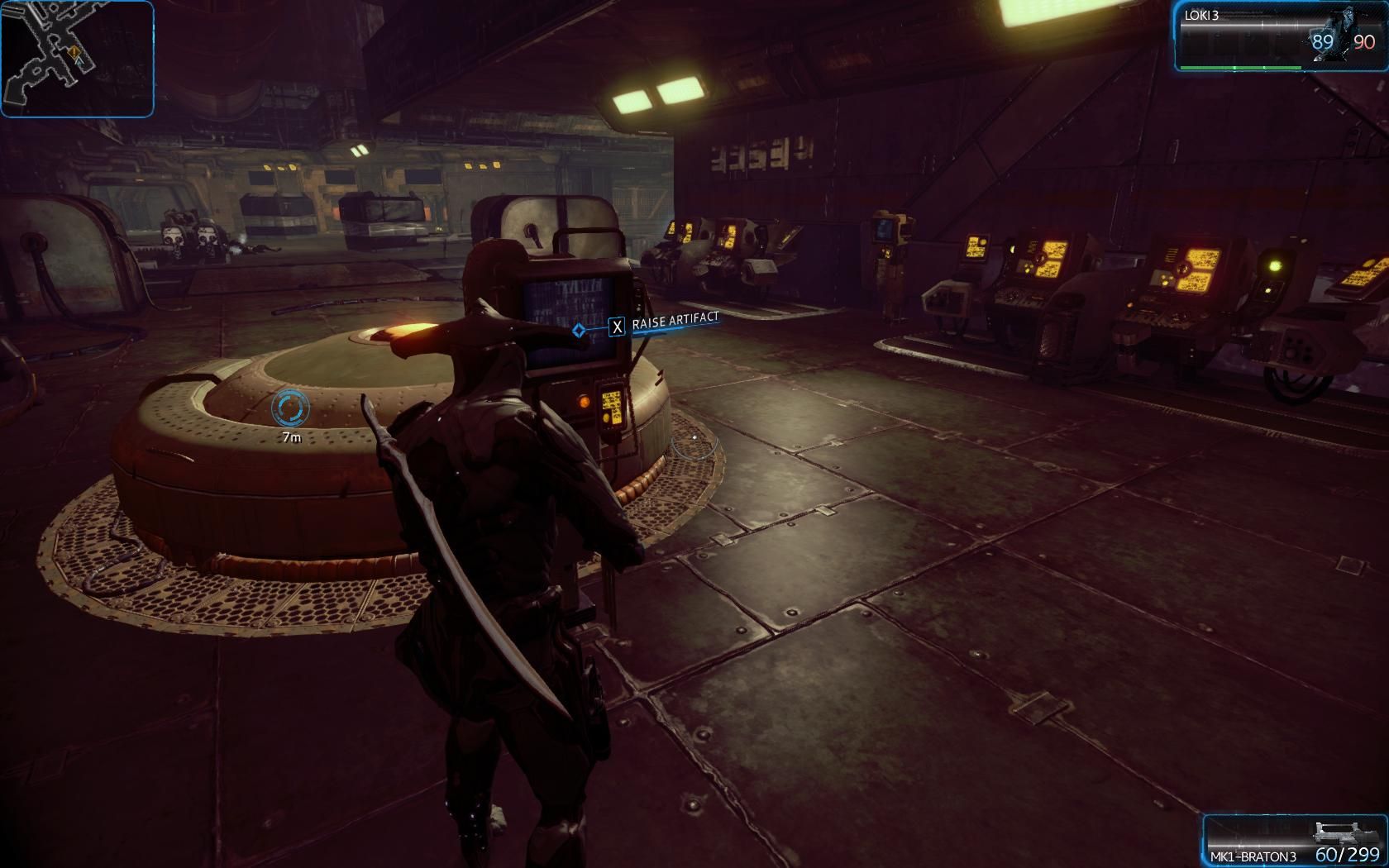Select the circular 7m objective waypoint
The width and height of the screenshot is (1389, 868).
(290, 408)
